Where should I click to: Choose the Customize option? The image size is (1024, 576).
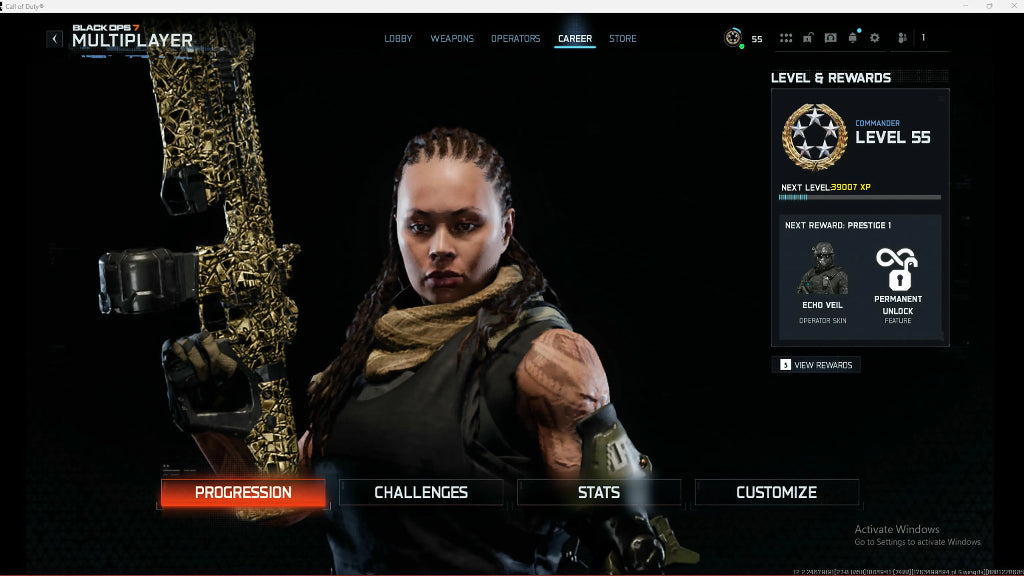pos(776,492)
